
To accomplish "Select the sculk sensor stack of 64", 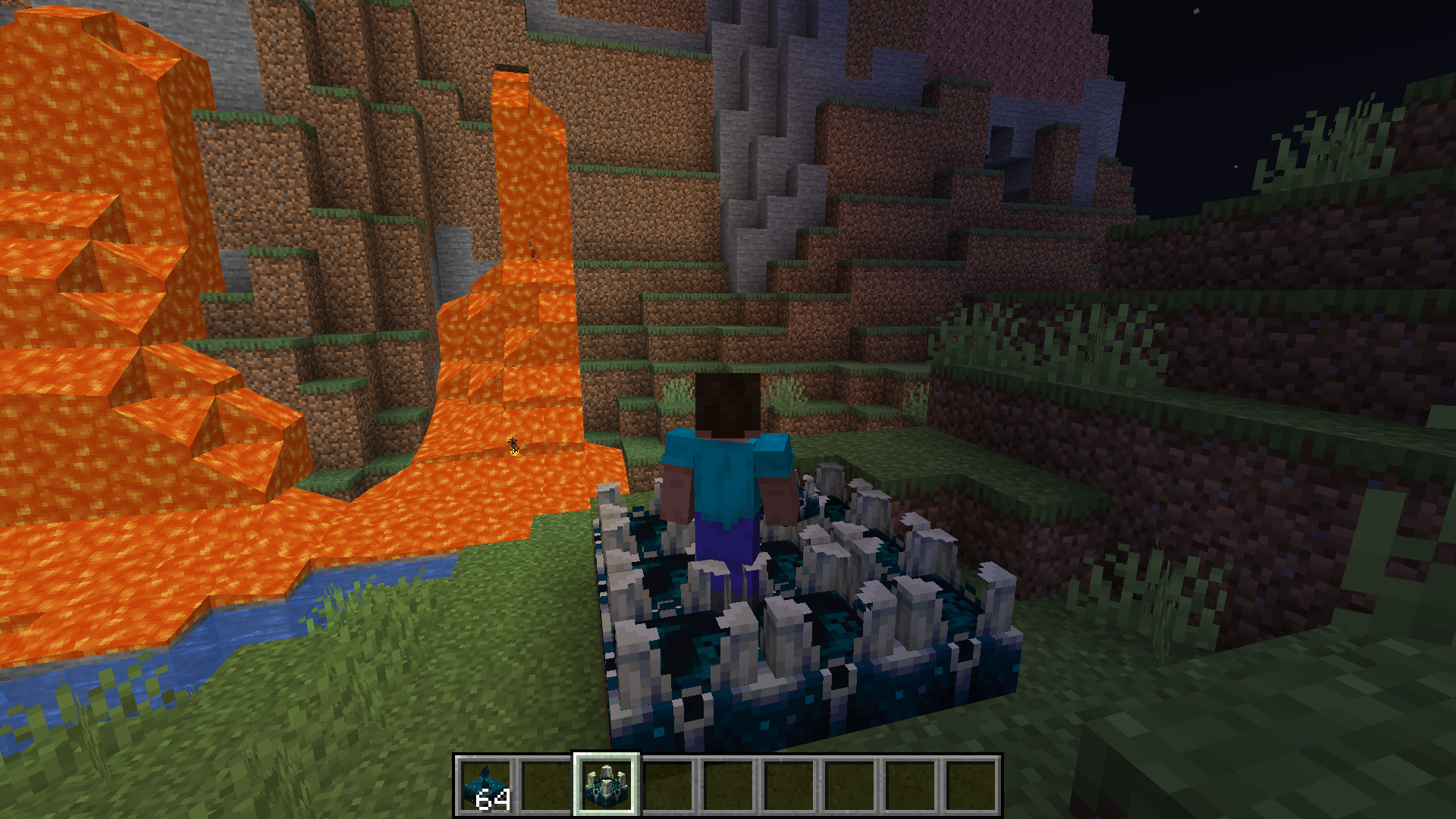I will click(485, 786).
